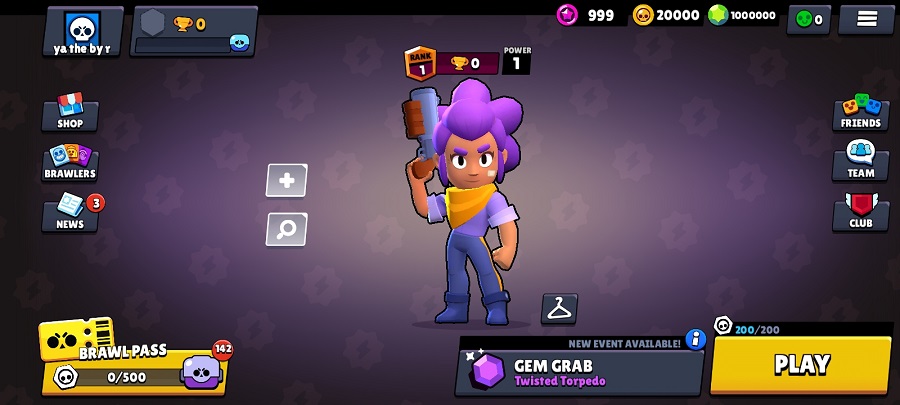Show event info via blue info icon
The width and height of the screenshot is (900, 405).
pyautogui.click(x=696, y=340)
